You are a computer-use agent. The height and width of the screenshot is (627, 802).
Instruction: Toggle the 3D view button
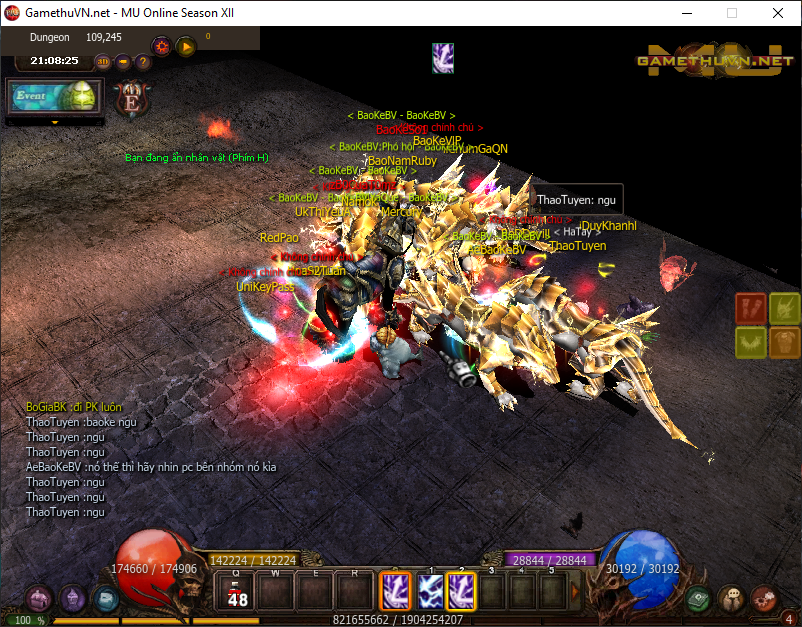103,61
